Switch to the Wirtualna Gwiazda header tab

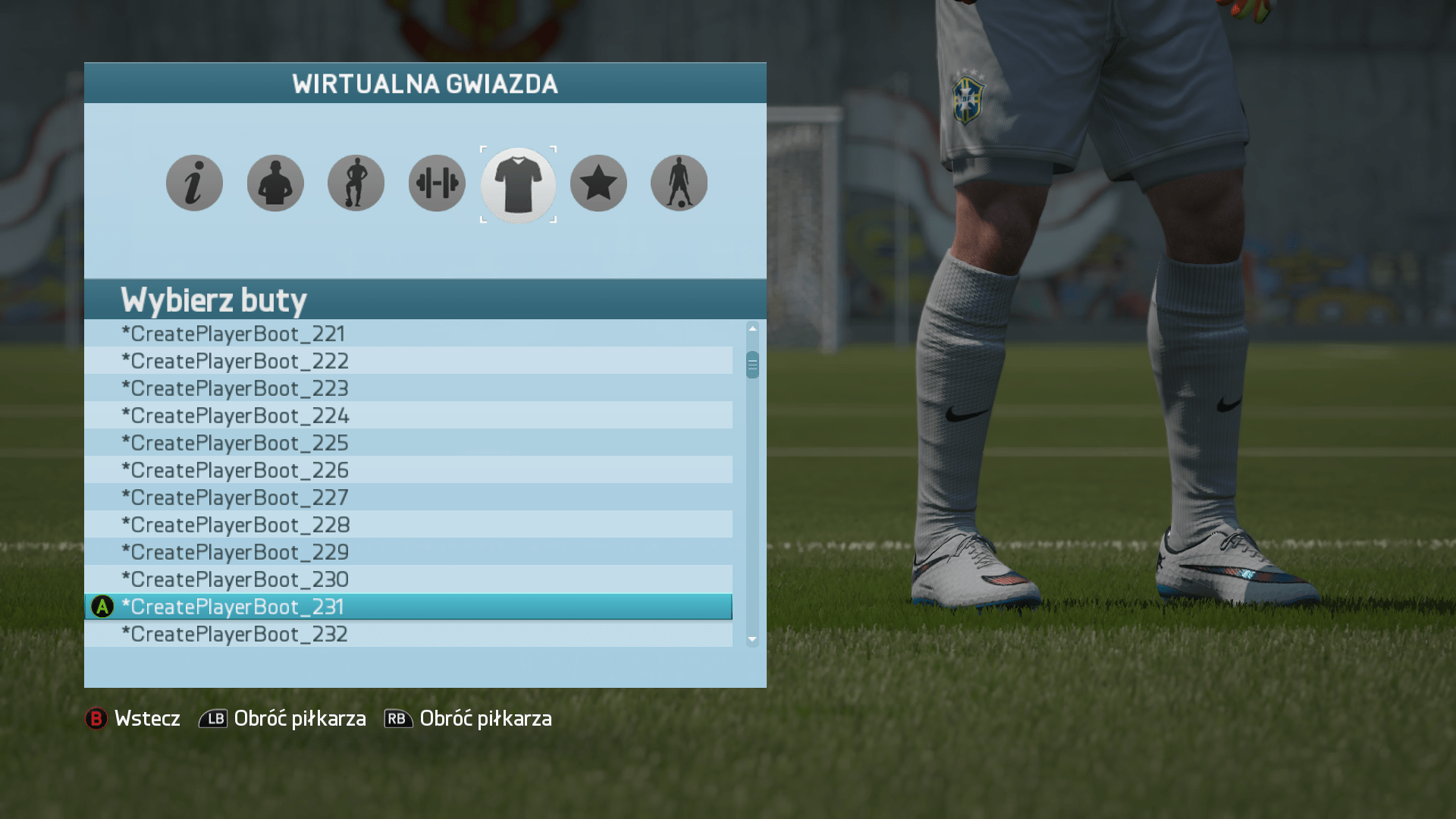pos(425,83)
